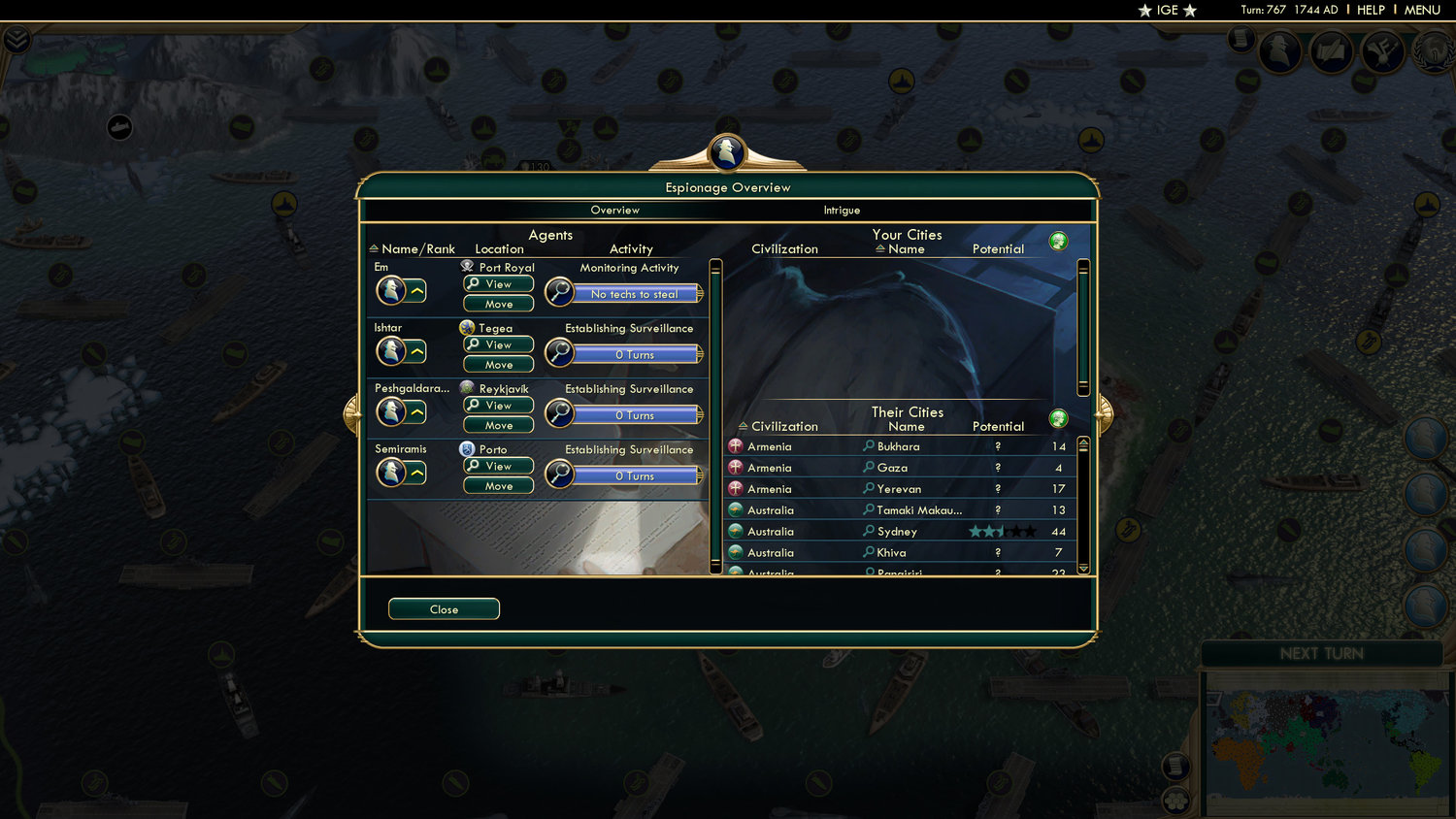Click the green globe icon beside Their Cities
The width and height of the screenshot is (1456, 819).
1058,418
